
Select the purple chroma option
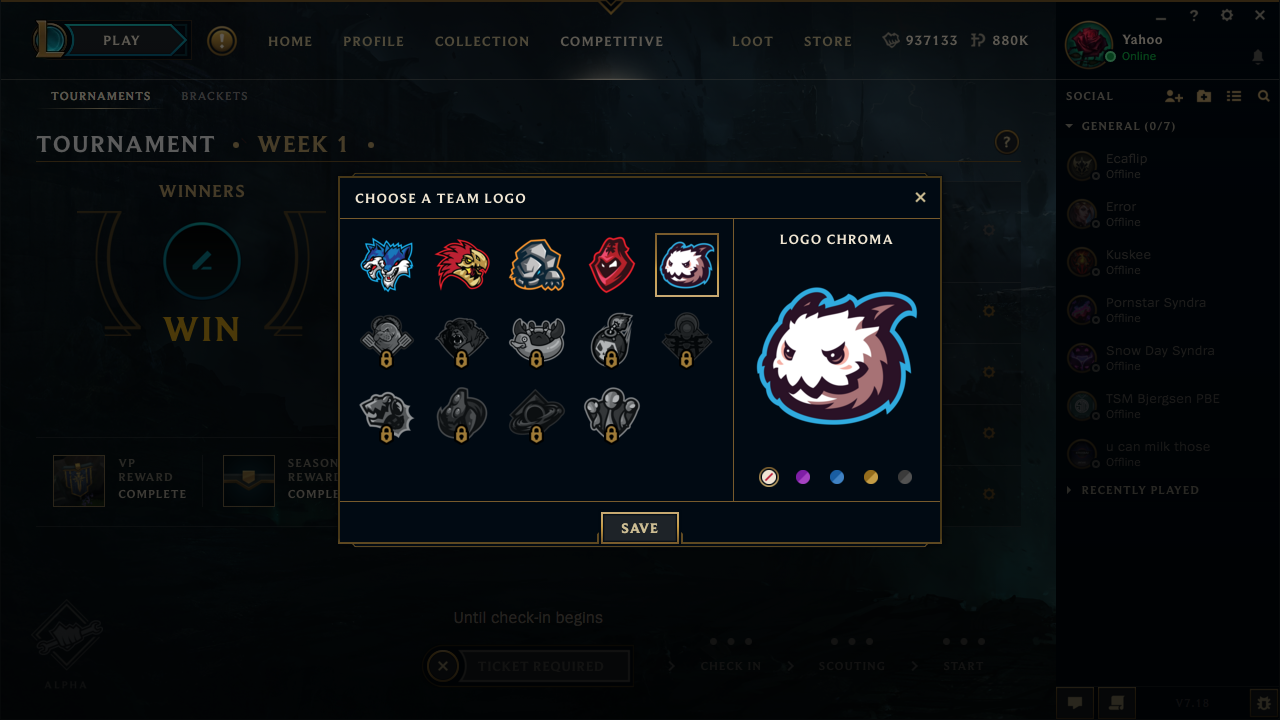(x=803, y=477)
